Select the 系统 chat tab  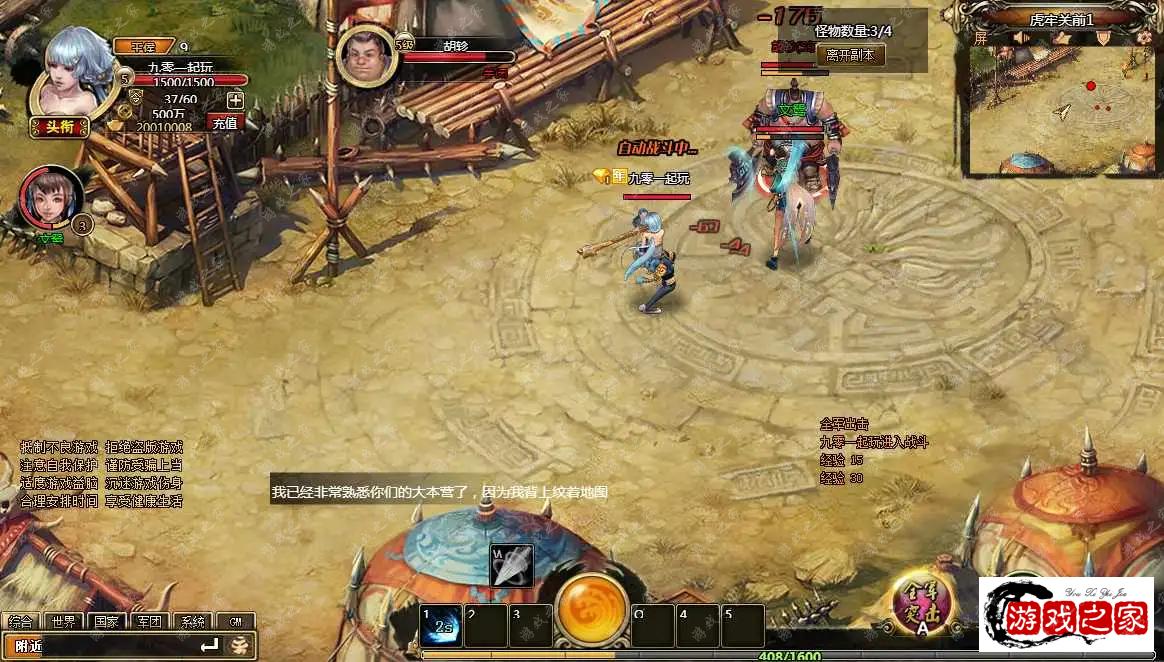[192, 621]
